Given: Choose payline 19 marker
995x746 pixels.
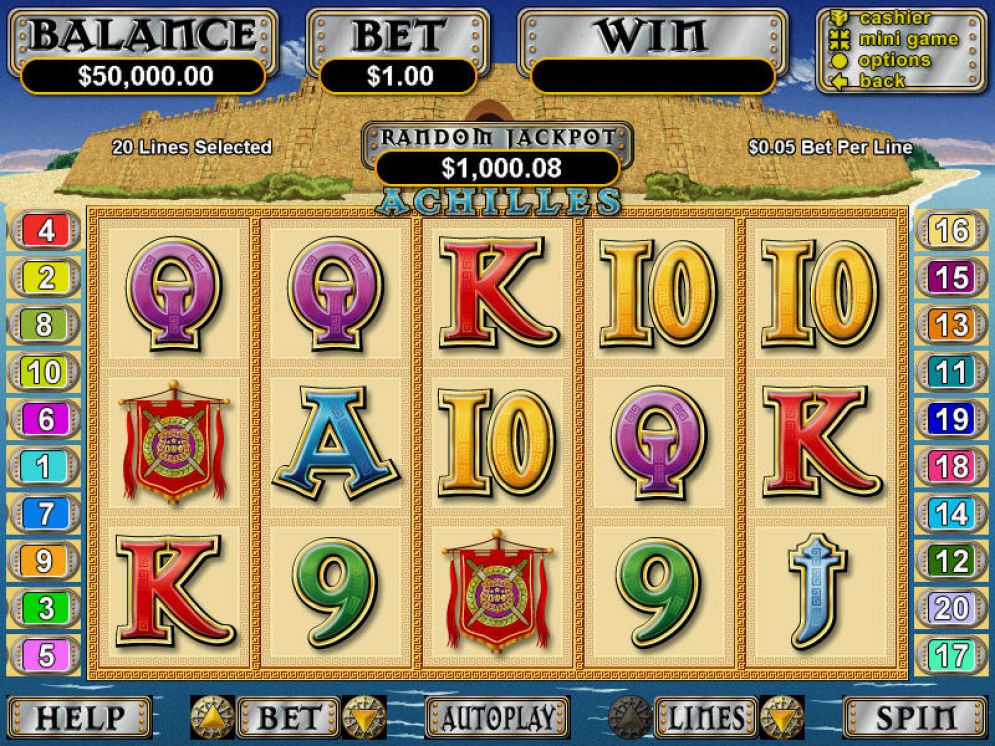Looking at the screenshot, I should coord(950,420).
